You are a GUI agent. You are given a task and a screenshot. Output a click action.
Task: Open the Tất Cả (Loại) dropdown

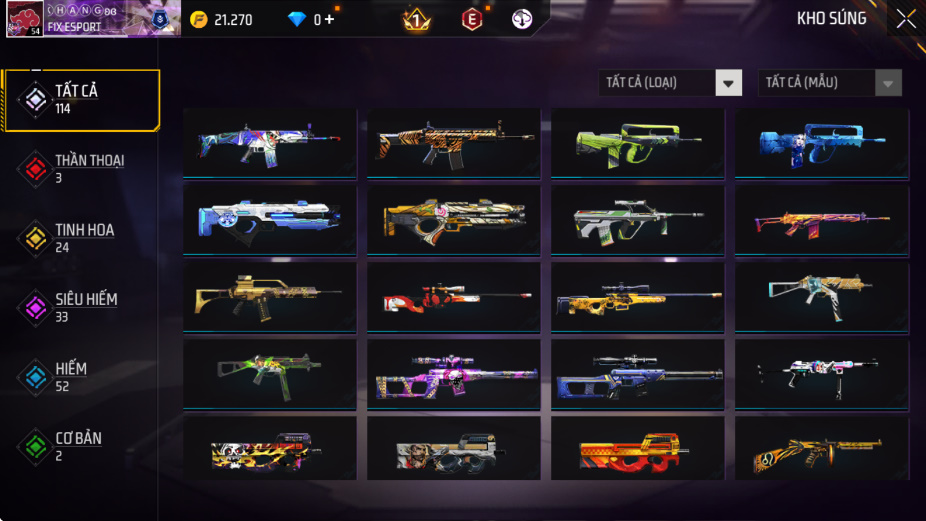(671, 83)
